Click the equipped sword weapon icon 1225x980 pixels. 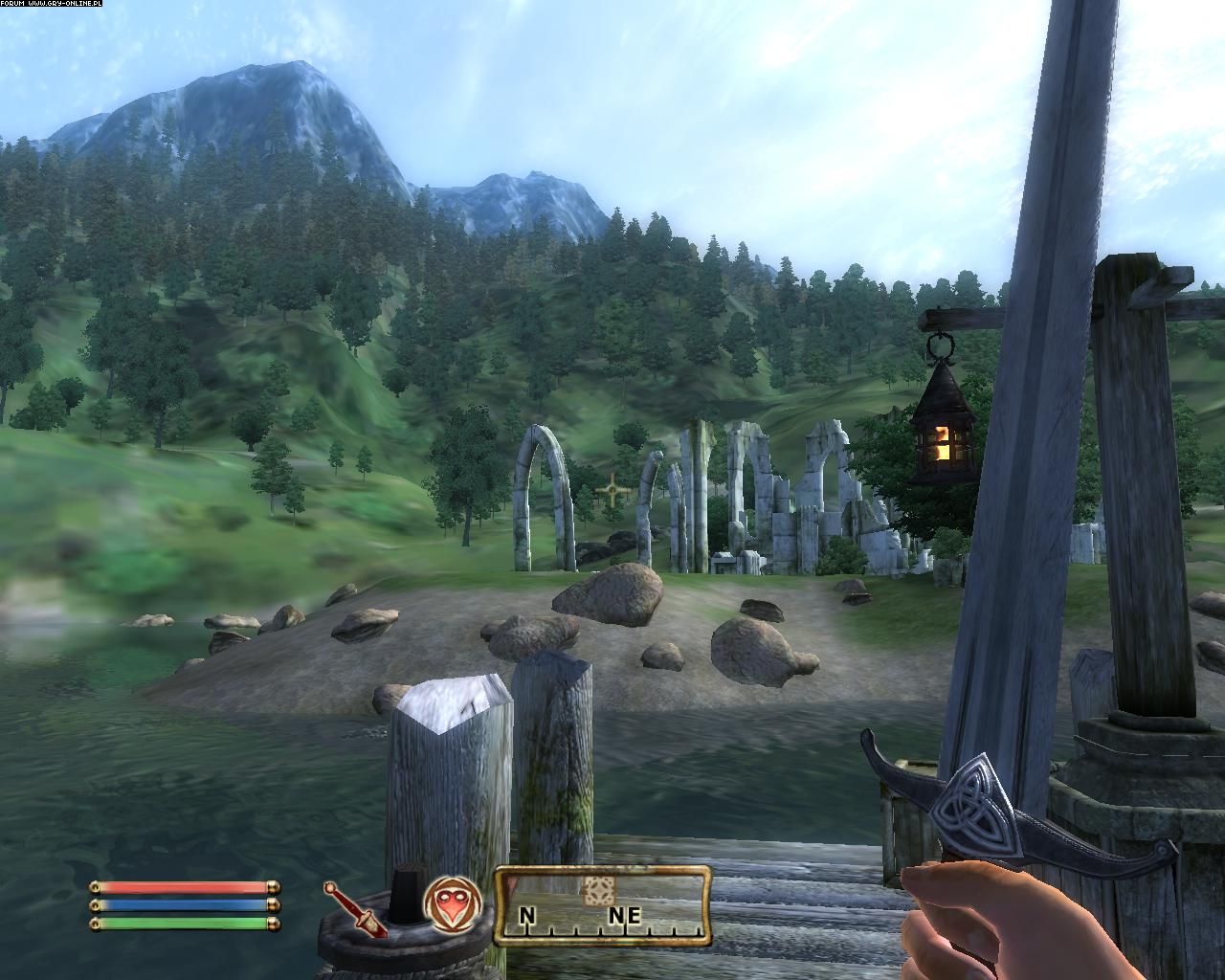(x=354, y=909)
